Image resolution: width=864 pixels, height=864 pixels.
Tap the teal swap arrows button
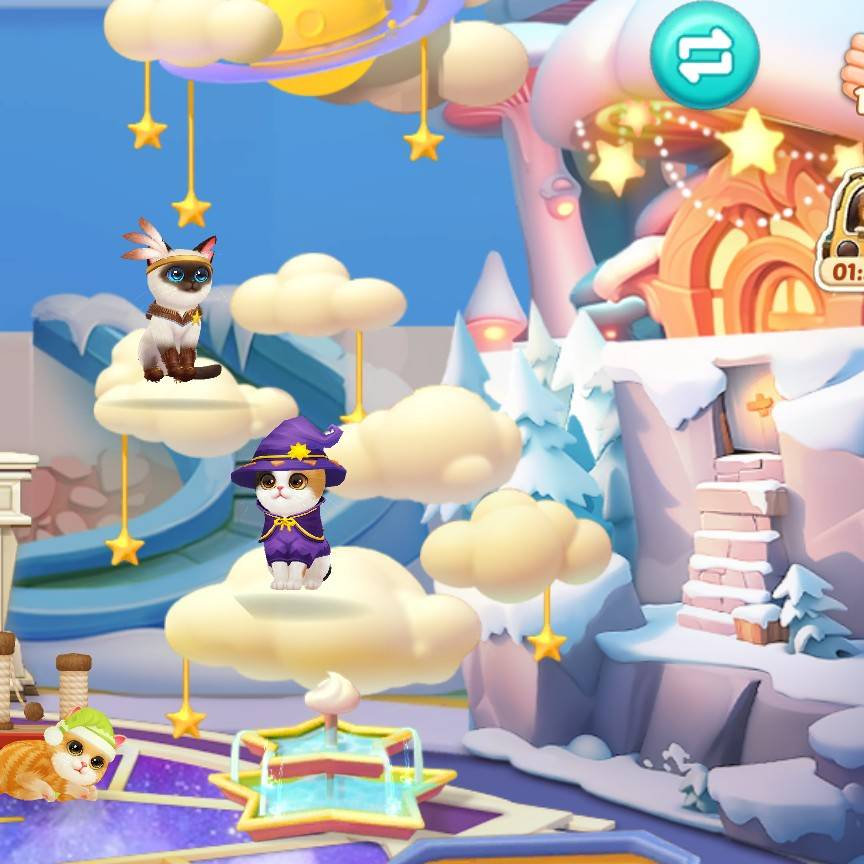705,55
